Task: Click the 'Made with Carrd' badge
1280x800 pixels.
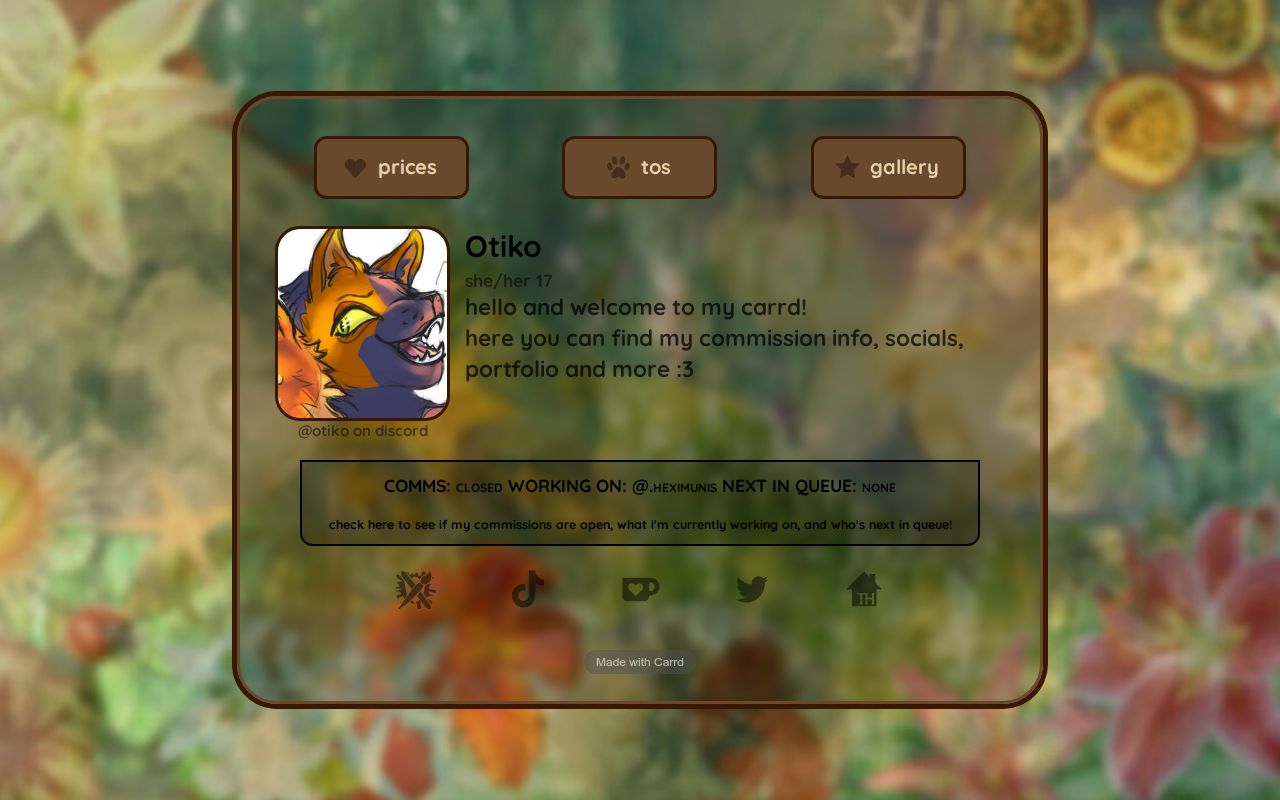Action: (639, 662)
